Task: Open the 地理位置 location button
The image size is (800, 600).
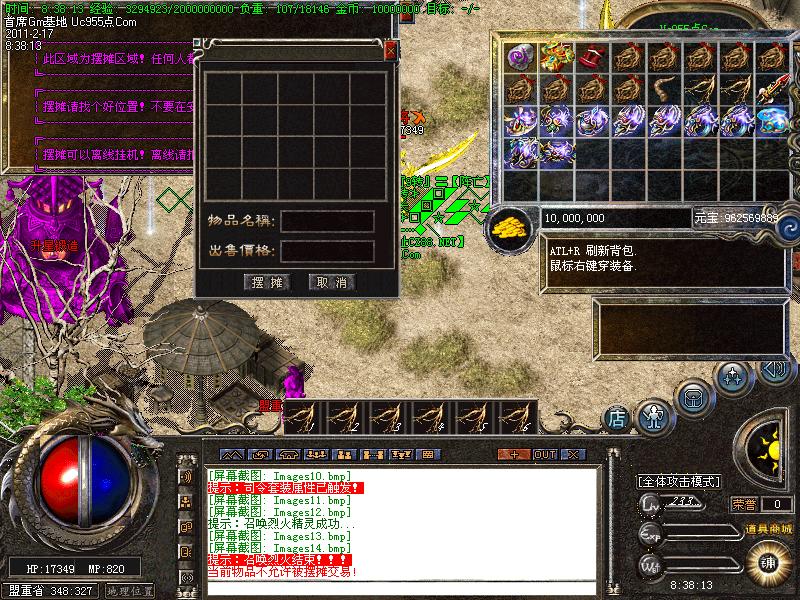Action: tap(130, 591)
